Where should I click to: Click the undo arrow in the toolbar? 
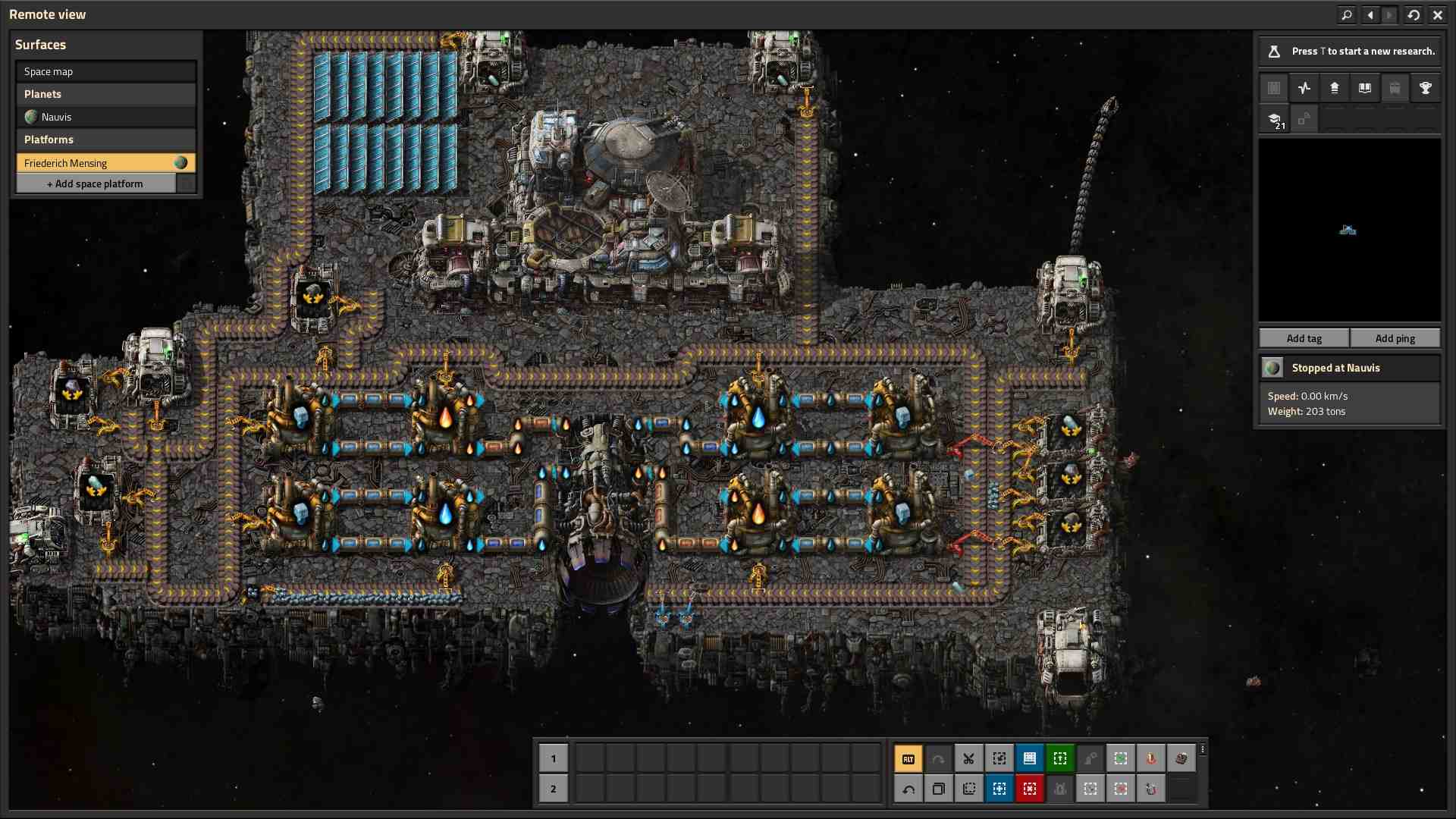click(x=908, y=789)
